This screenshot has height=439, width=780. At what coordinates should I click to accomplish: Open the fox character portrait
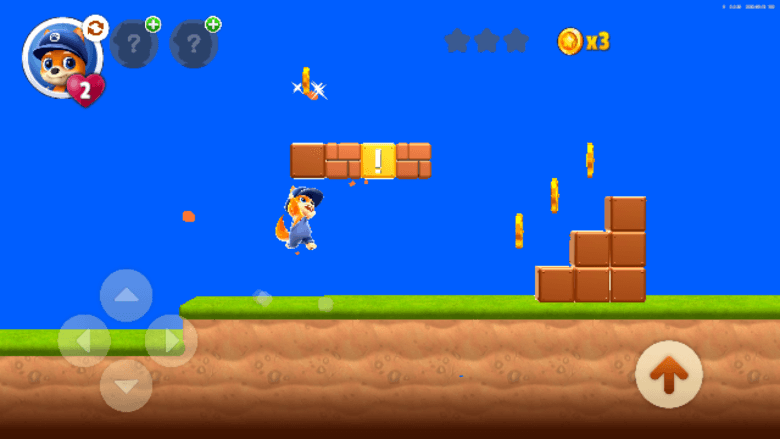click(56, 57)
